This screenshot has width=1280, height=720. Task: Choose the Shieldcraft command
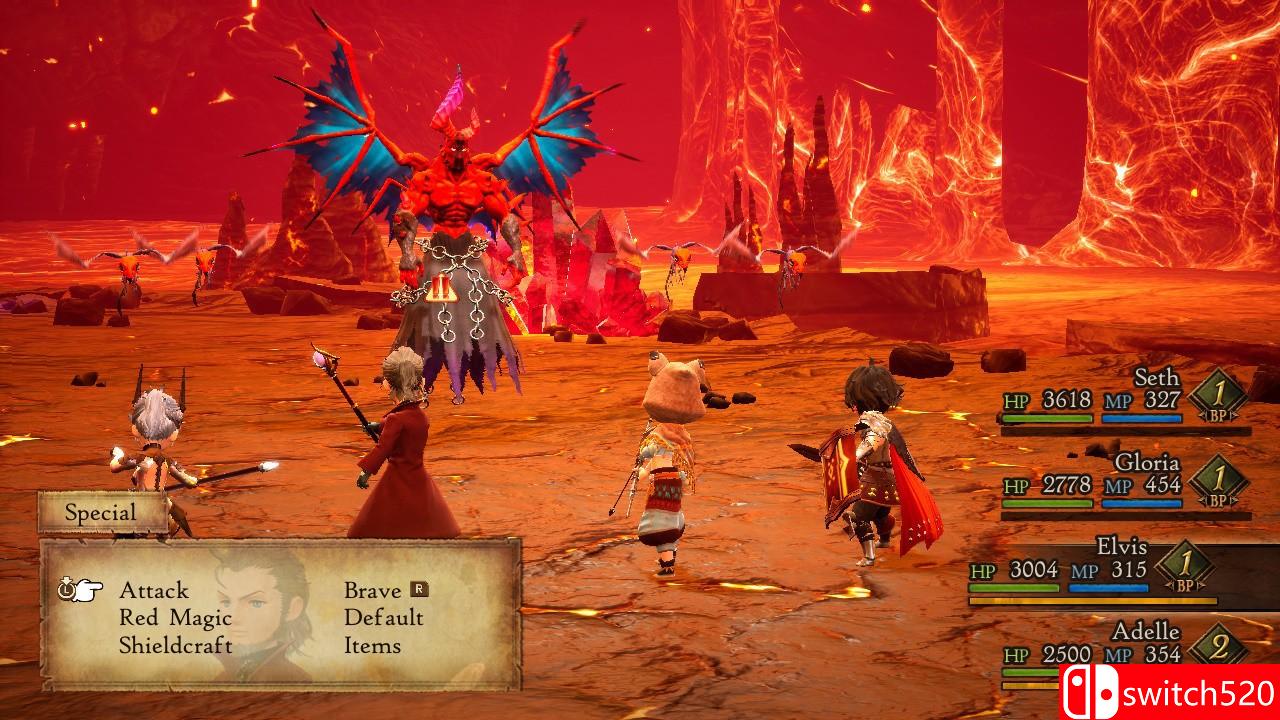click(175, 646)
